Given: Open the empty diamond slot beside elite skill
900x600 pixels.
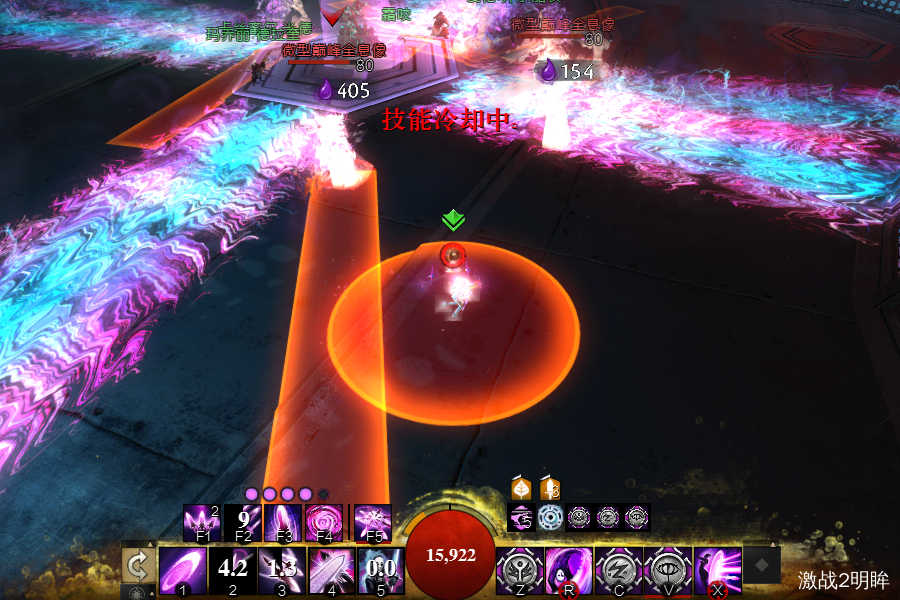Looking at the screenshot, I should click(762, 565).
